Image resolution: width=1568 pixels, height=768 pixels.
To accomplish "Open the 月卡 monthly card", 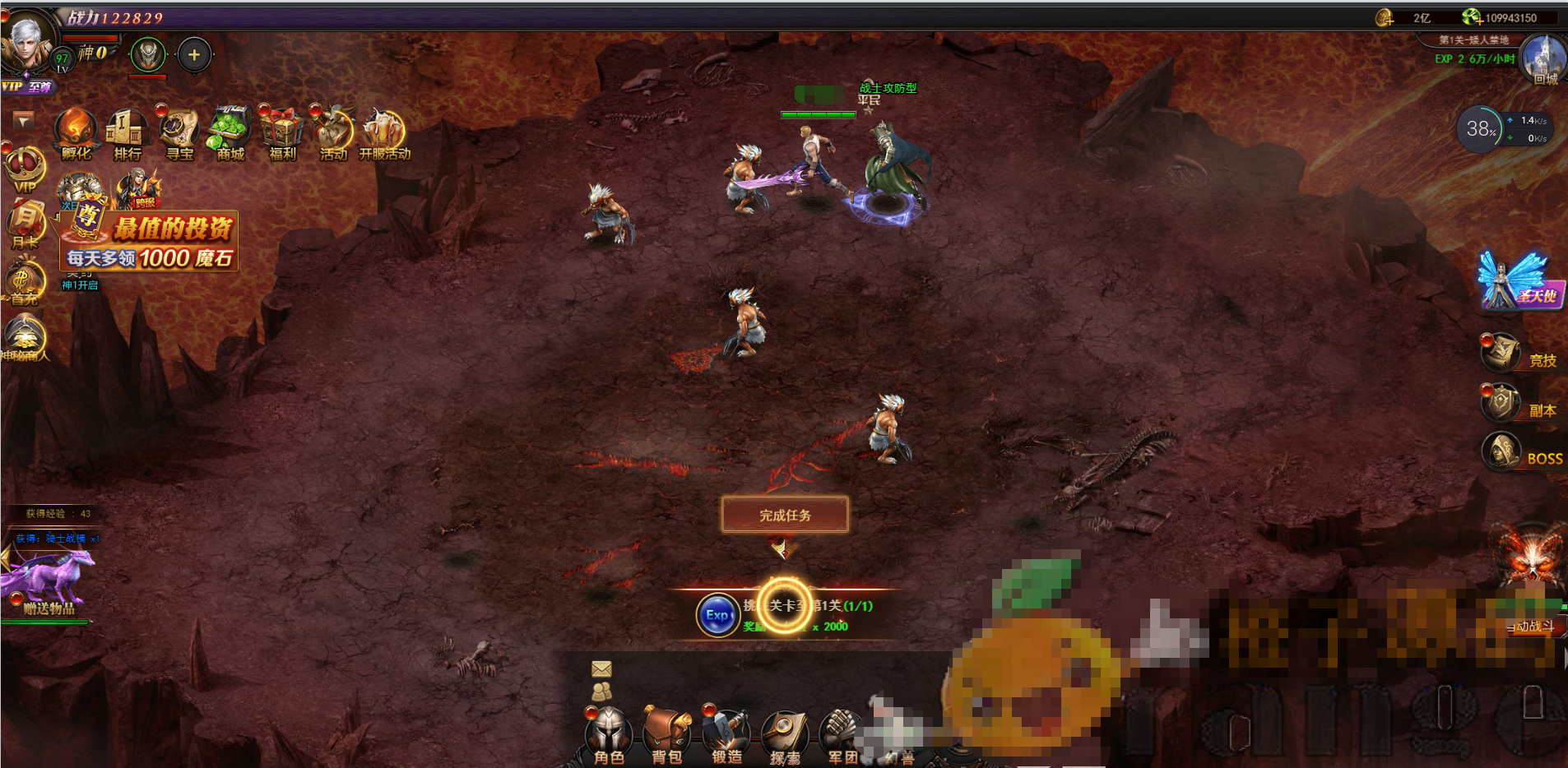I will tap(25, 224).
